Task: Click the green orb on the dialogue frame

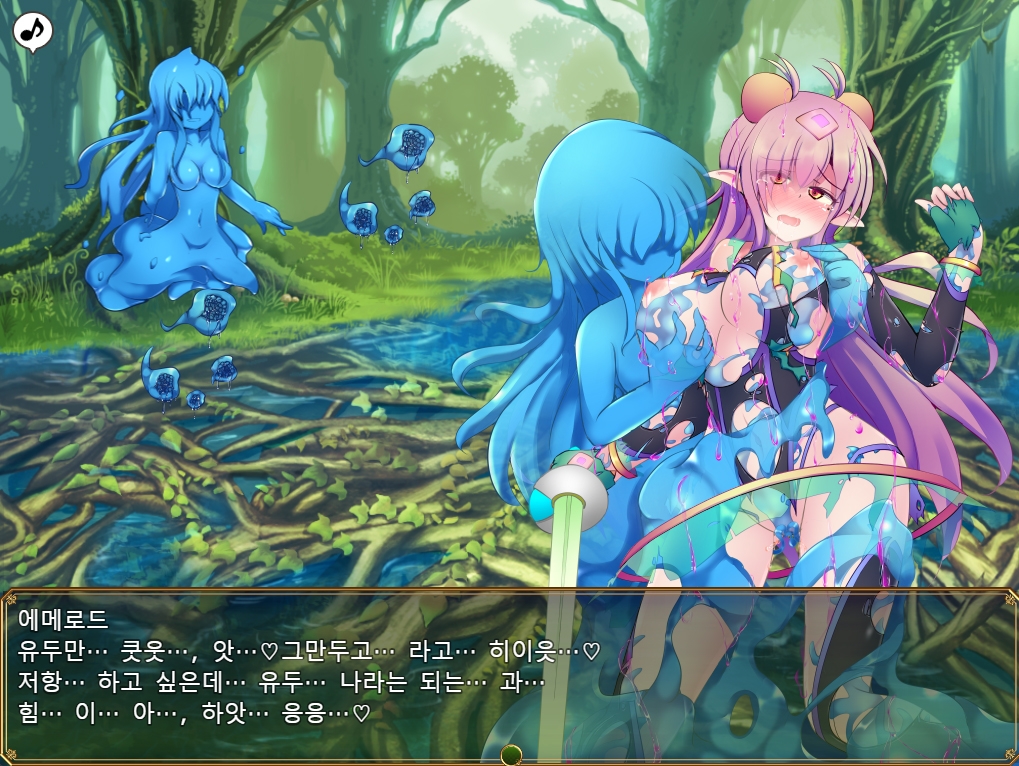Action: [x=511, y=754]
